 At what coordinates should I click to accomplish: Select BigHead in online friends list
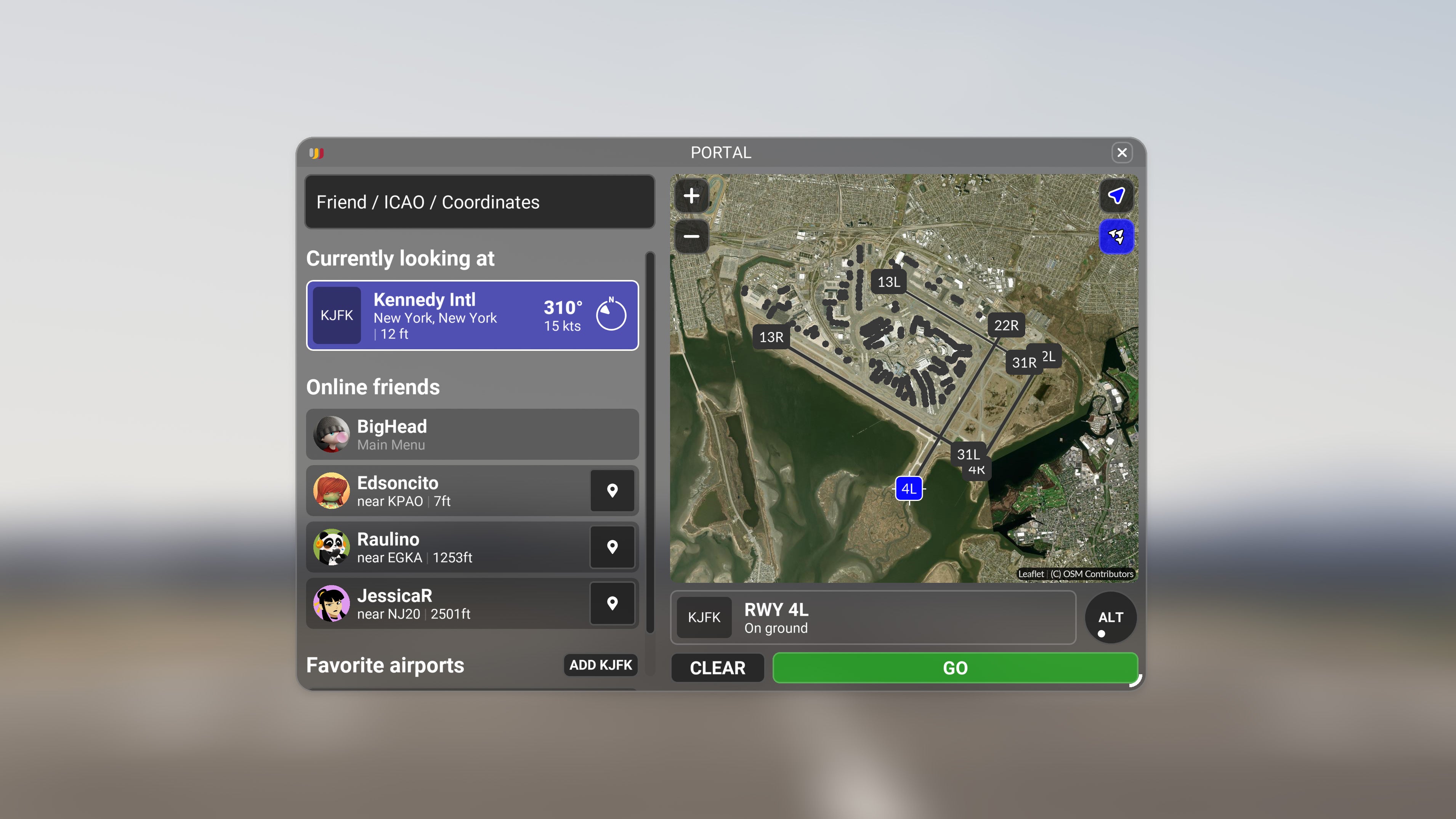coord(473,434)
